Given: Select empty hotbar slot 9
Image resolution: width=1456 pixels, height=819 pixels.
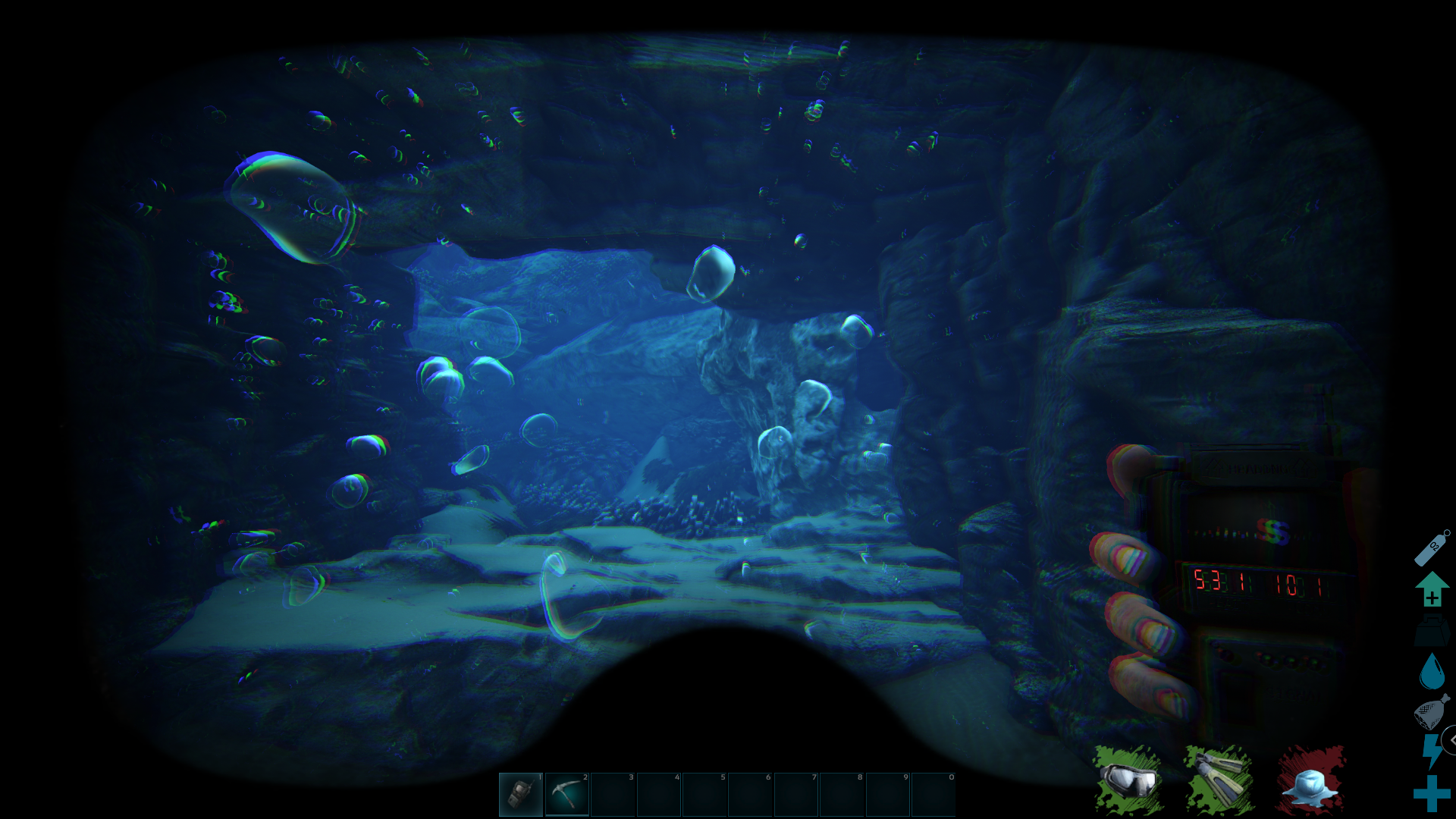Looking at the screenshot, I should point(887,793).
